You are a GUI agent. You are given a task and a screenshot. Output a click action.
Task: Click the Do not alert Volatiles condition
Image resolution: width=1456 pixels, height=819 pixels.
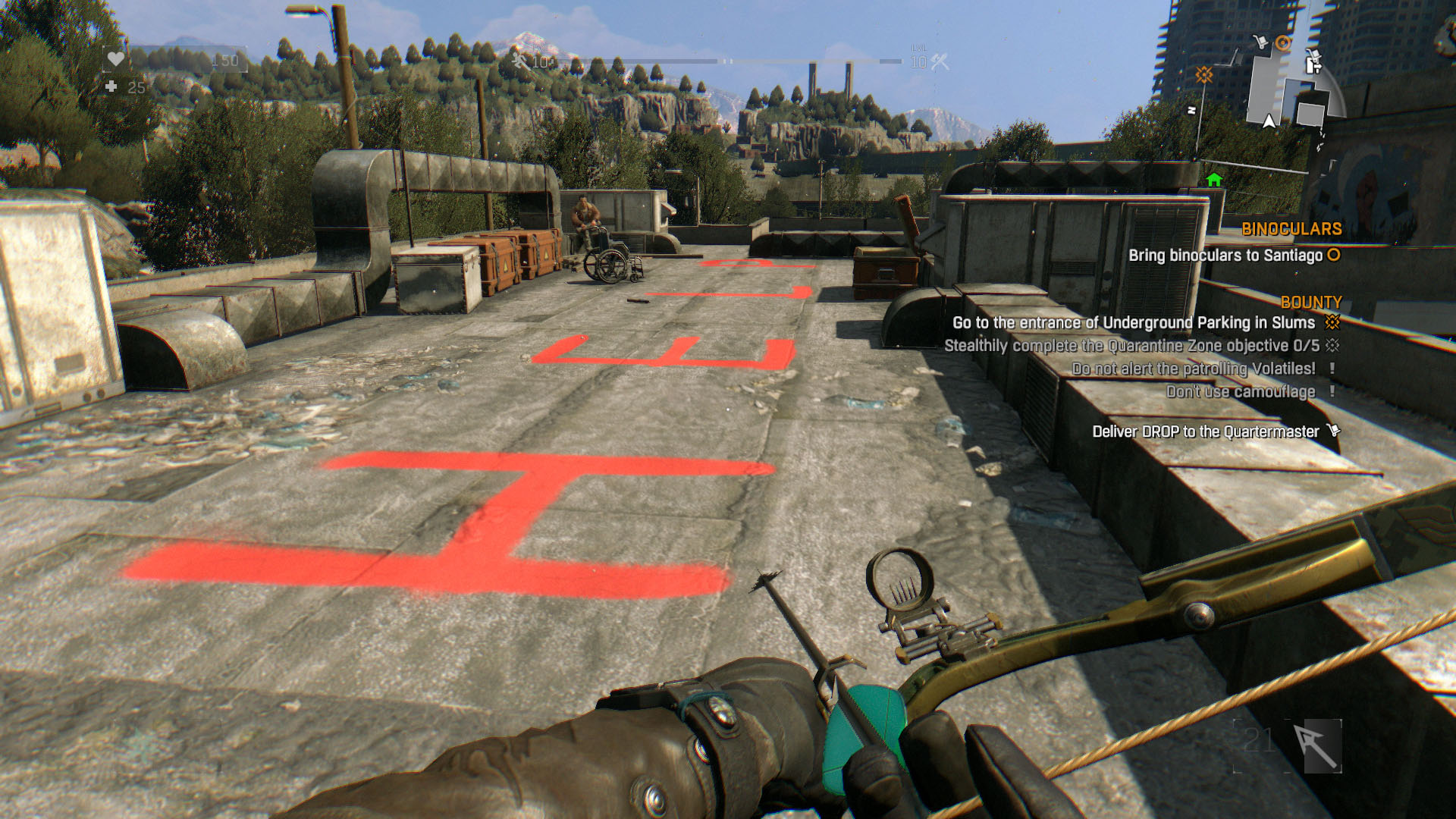[1193, 369]
